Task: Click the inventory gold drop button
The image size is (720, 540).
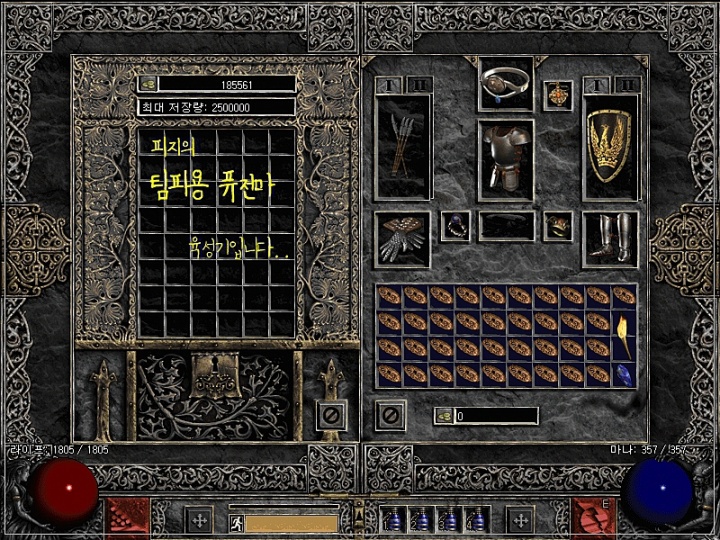Action: [x=441, y=415]
